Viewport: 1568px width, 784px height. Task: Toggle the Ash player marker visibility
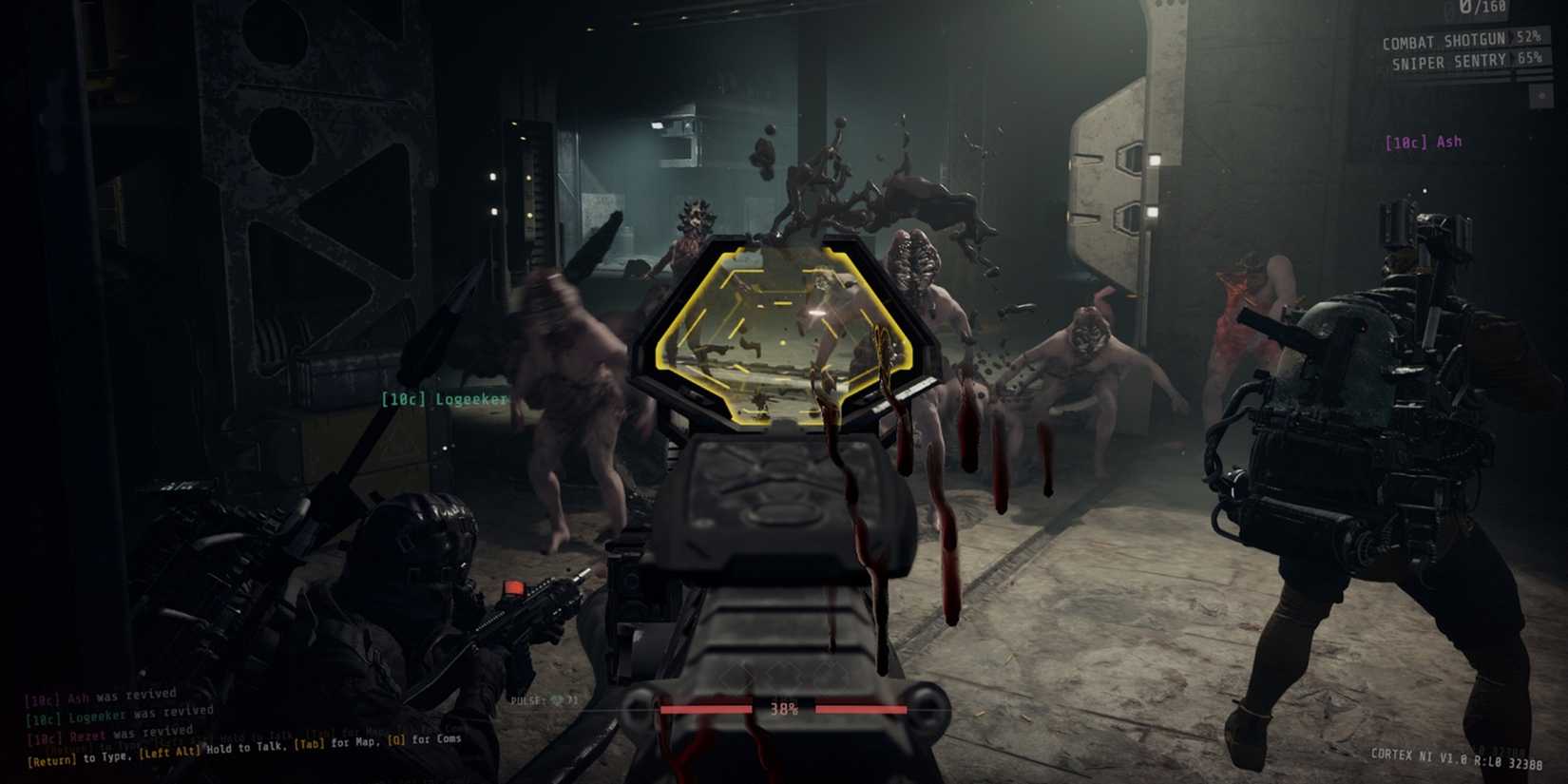point(1424,141)
